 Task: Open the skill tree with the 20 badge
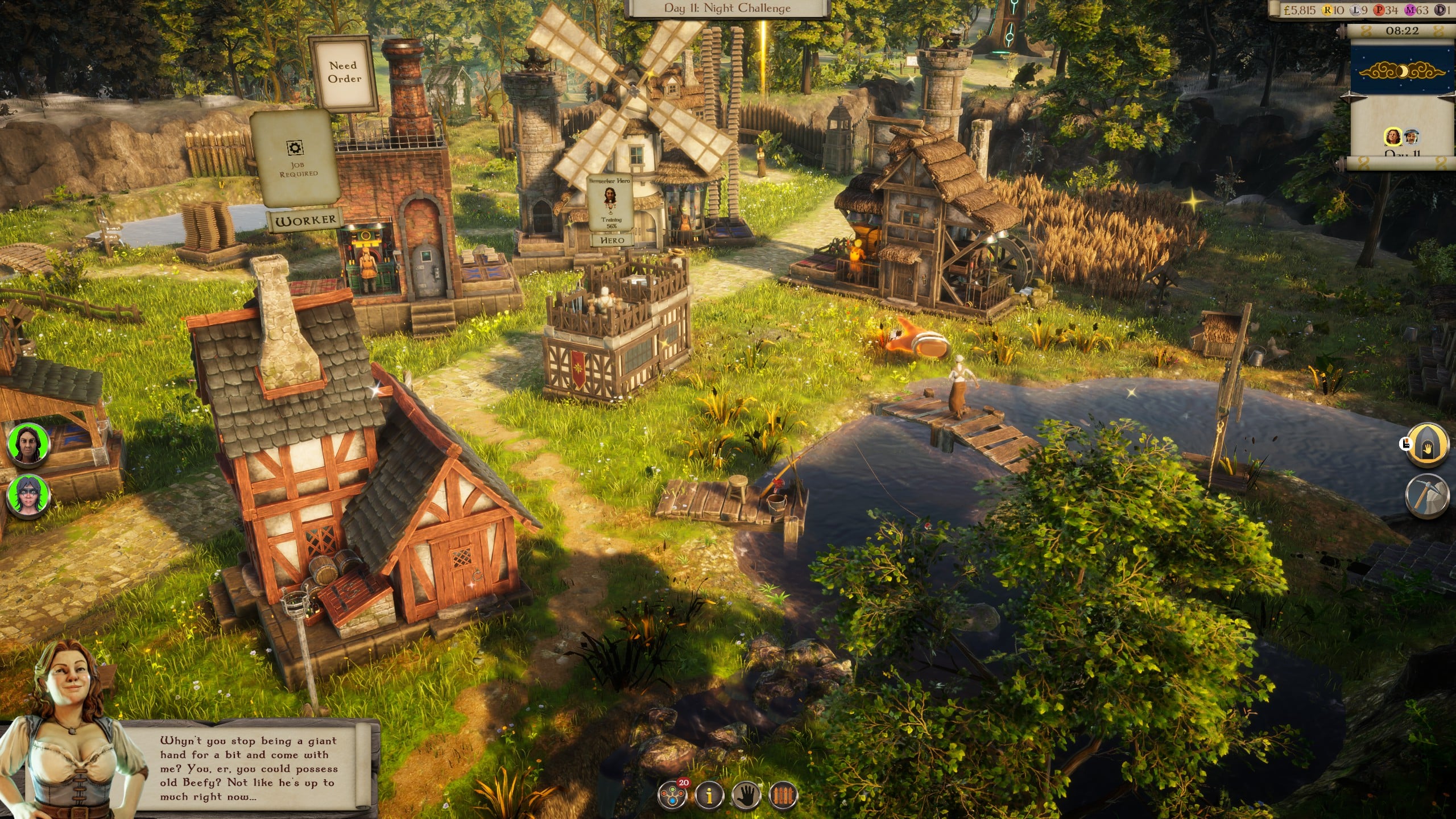(672, 795)
